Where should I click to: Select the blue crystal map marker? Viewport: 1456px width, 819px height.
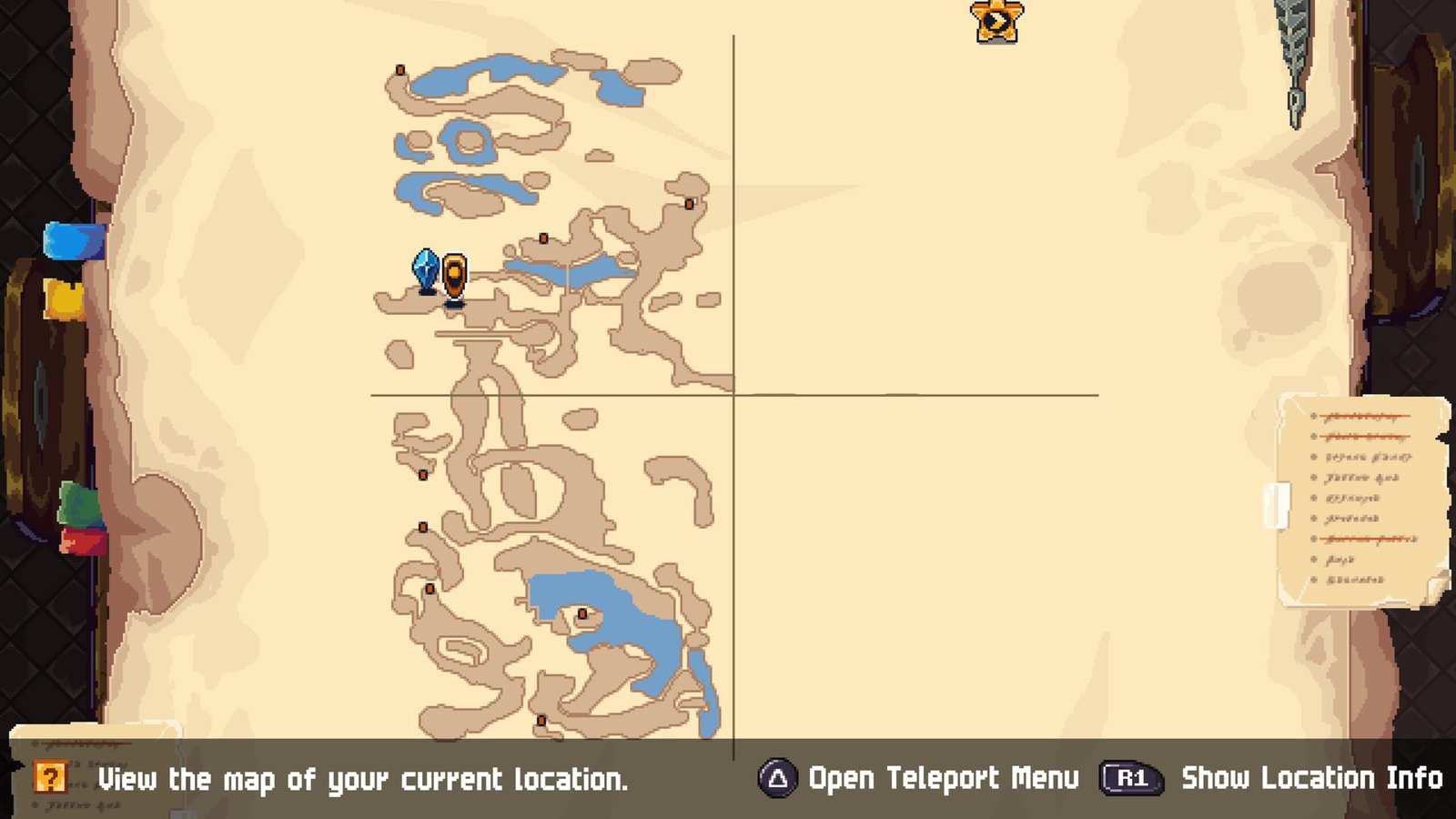426,270
